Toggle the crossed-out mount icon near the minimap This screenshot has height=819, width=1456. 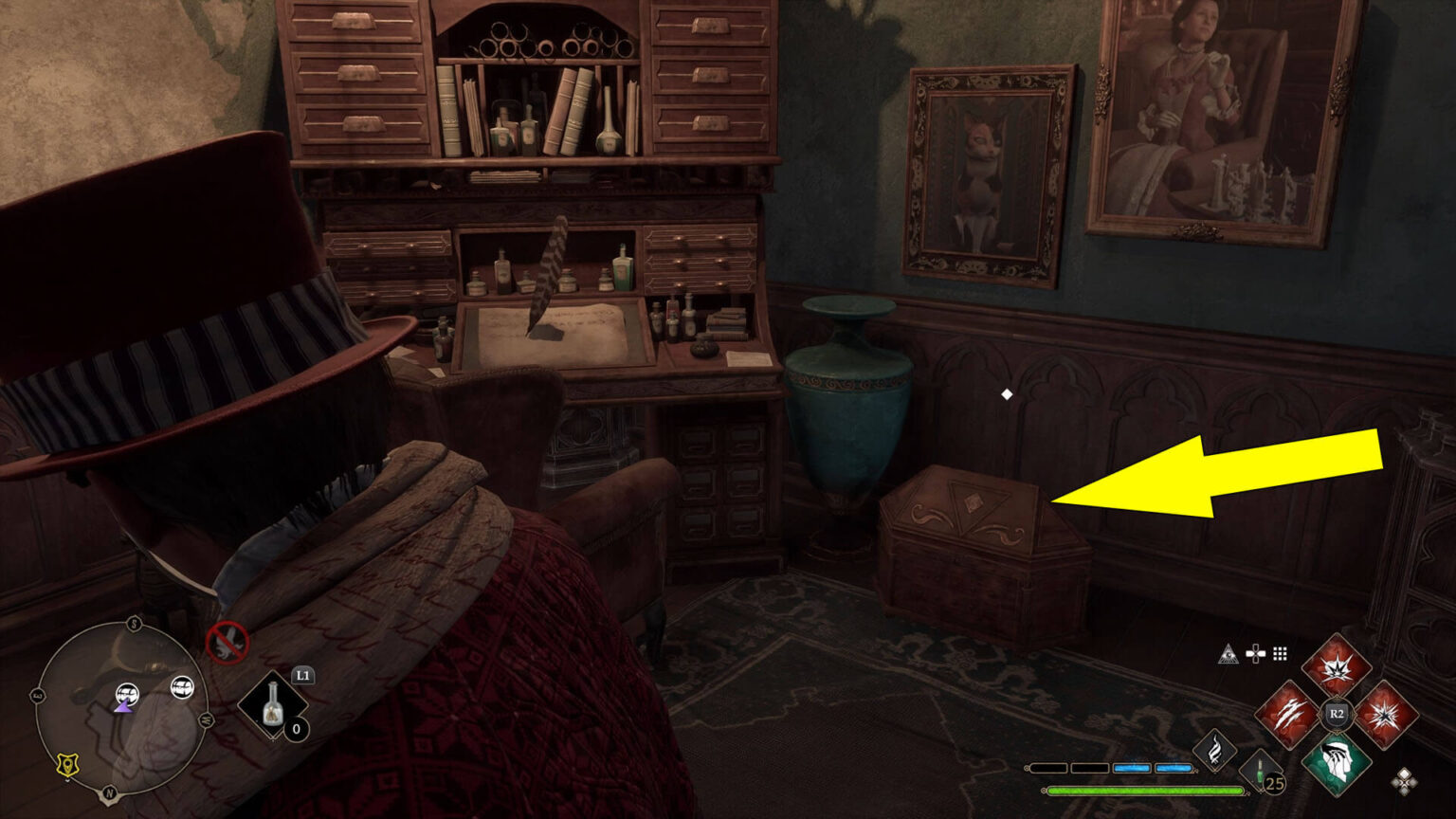tap(227, 644)
